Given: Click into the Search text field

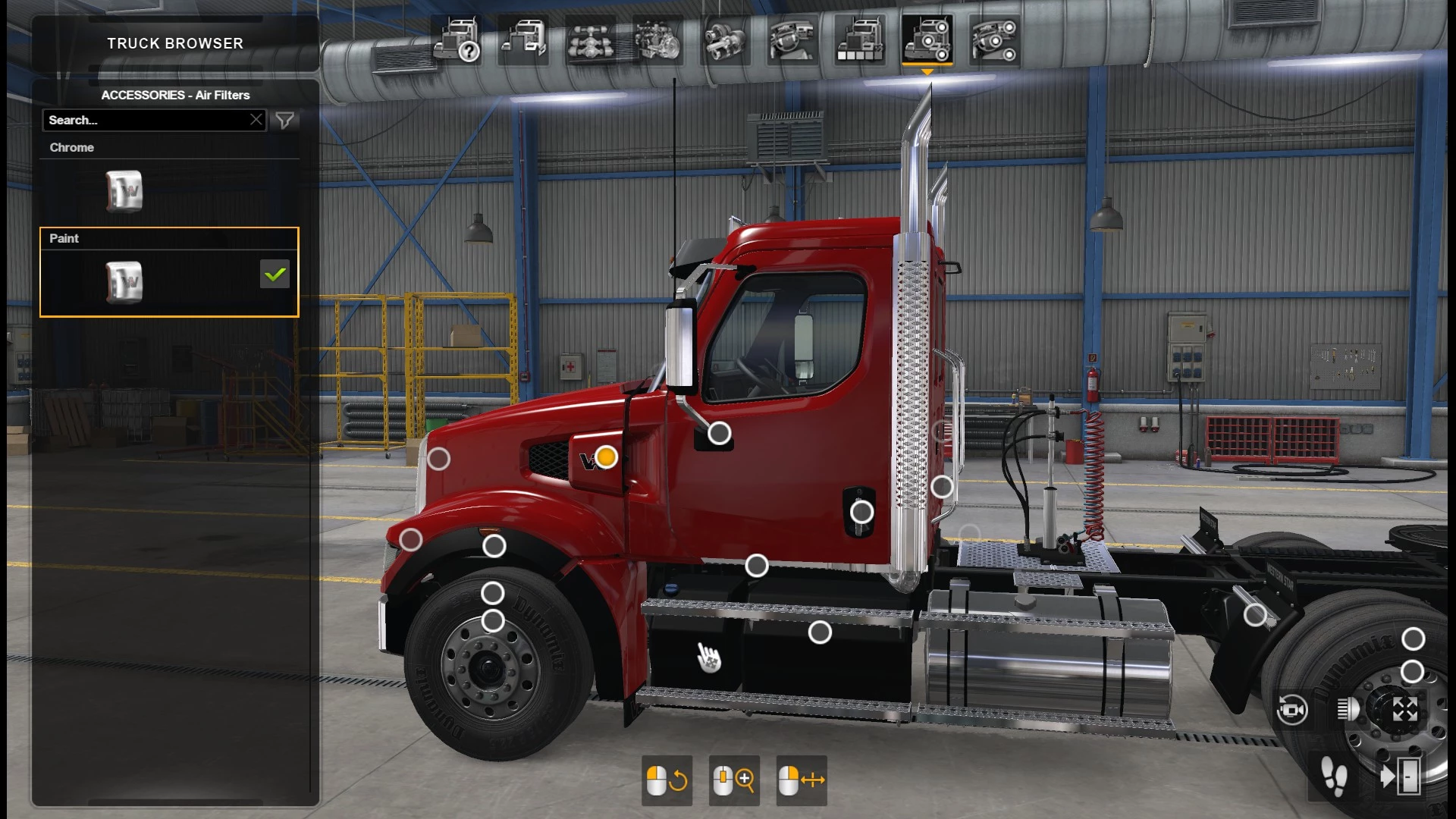Looking at the screenshot, I should tap(136, 120).
